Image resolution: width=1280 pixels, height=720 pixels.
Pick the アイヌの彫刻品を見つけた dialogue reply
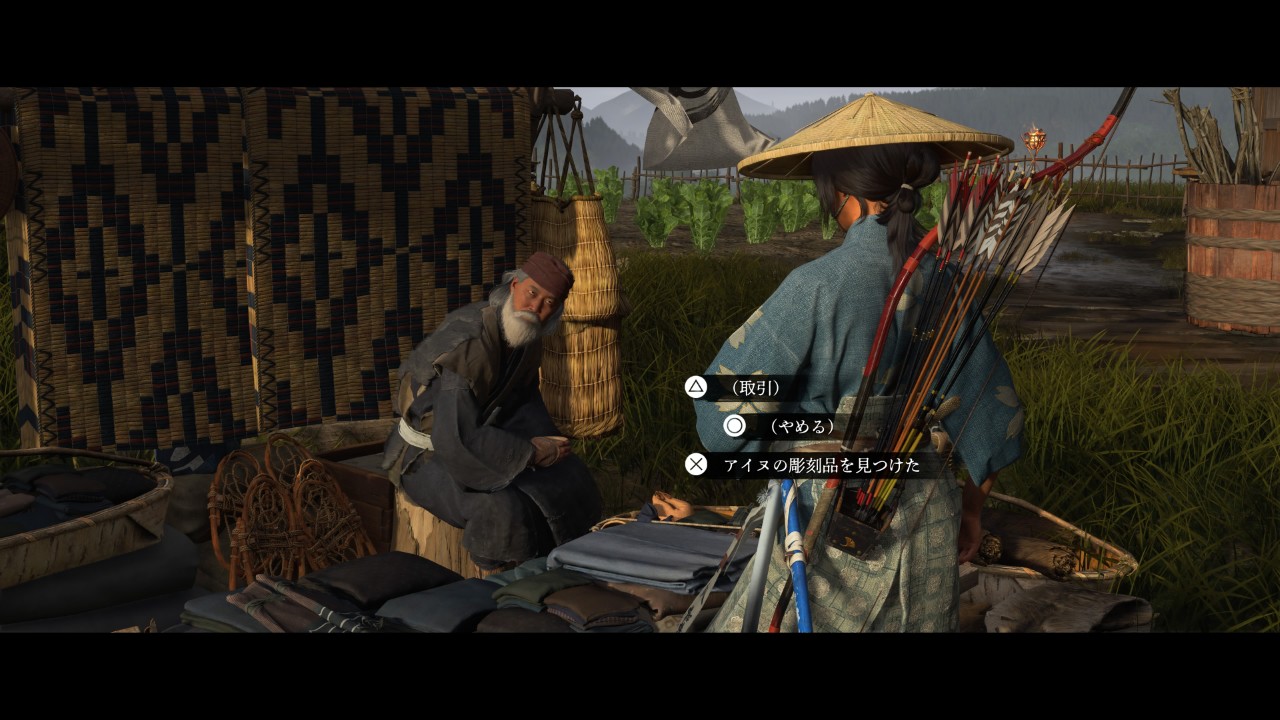tap(821, 465)
